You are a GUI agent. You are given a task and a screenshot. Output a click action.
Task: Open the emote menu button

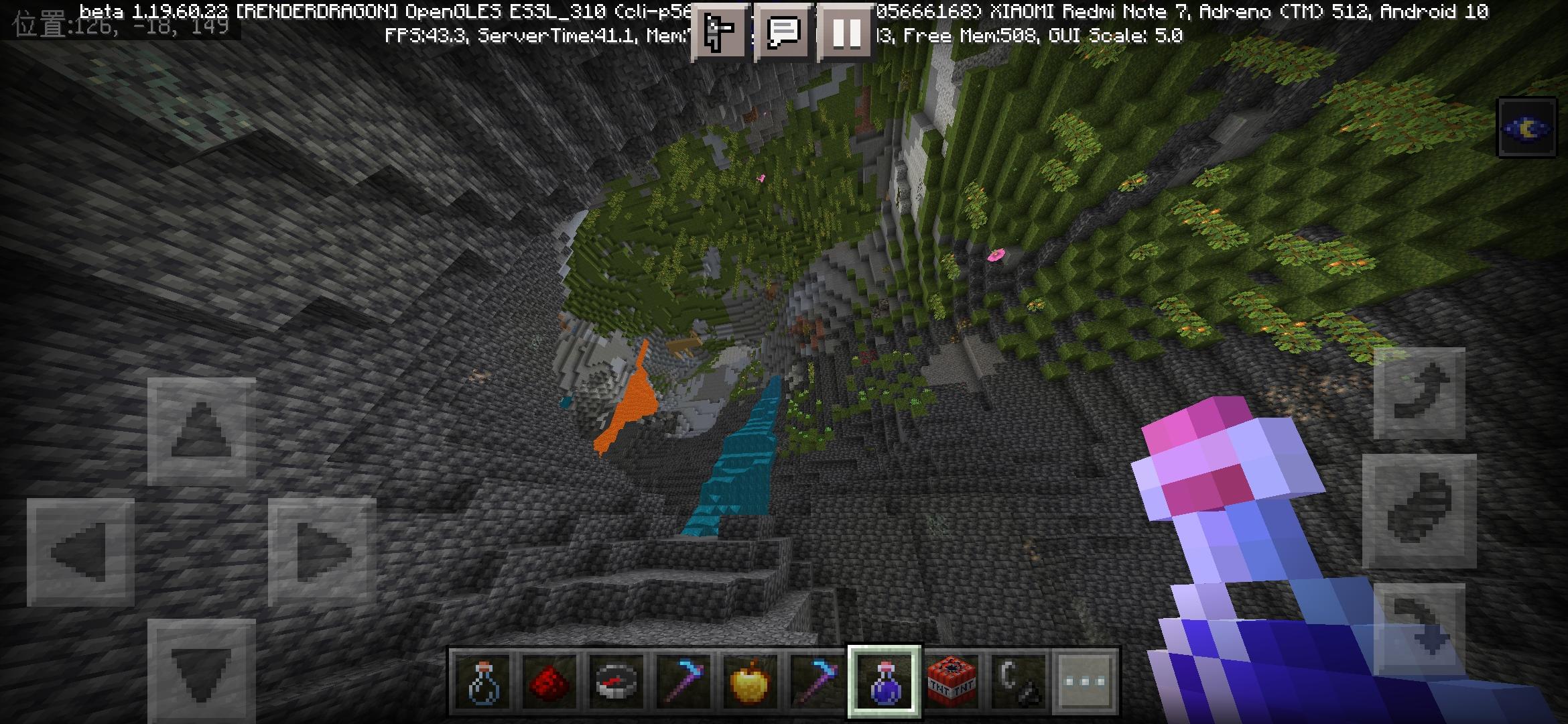719,32
